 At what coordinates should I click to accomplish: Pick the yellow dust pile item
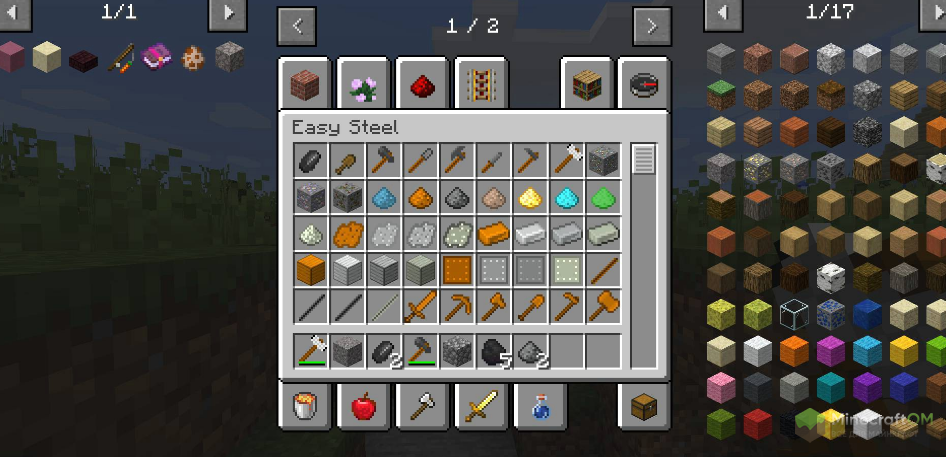coord(530,197)
